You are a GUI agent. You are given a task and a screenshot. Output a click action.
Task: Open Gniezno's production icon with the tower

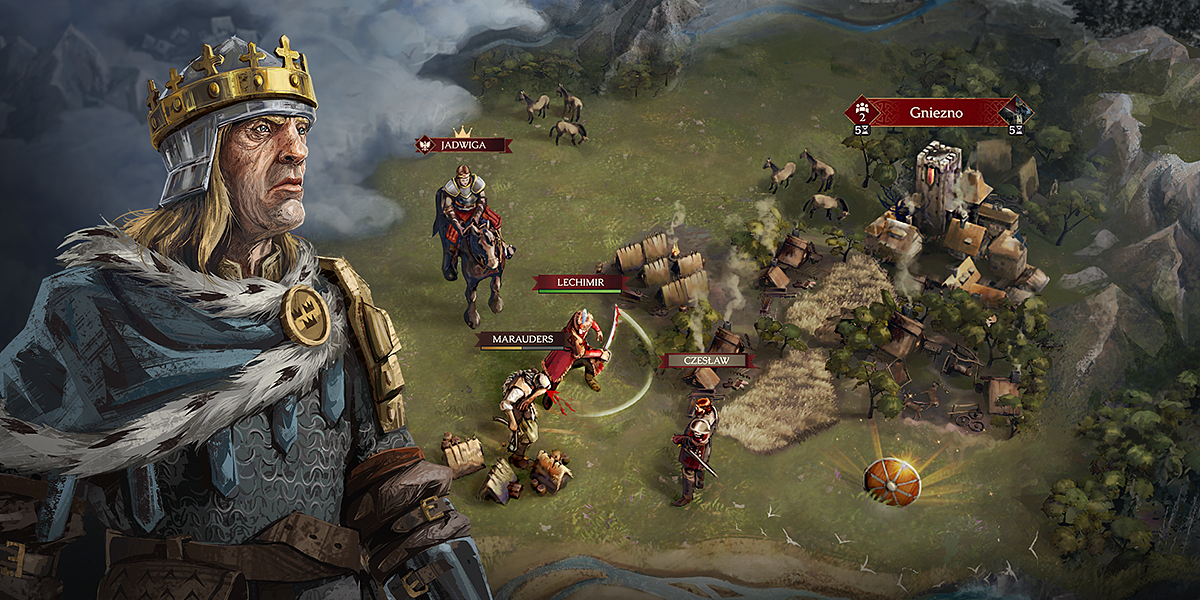click(1016, 112)
